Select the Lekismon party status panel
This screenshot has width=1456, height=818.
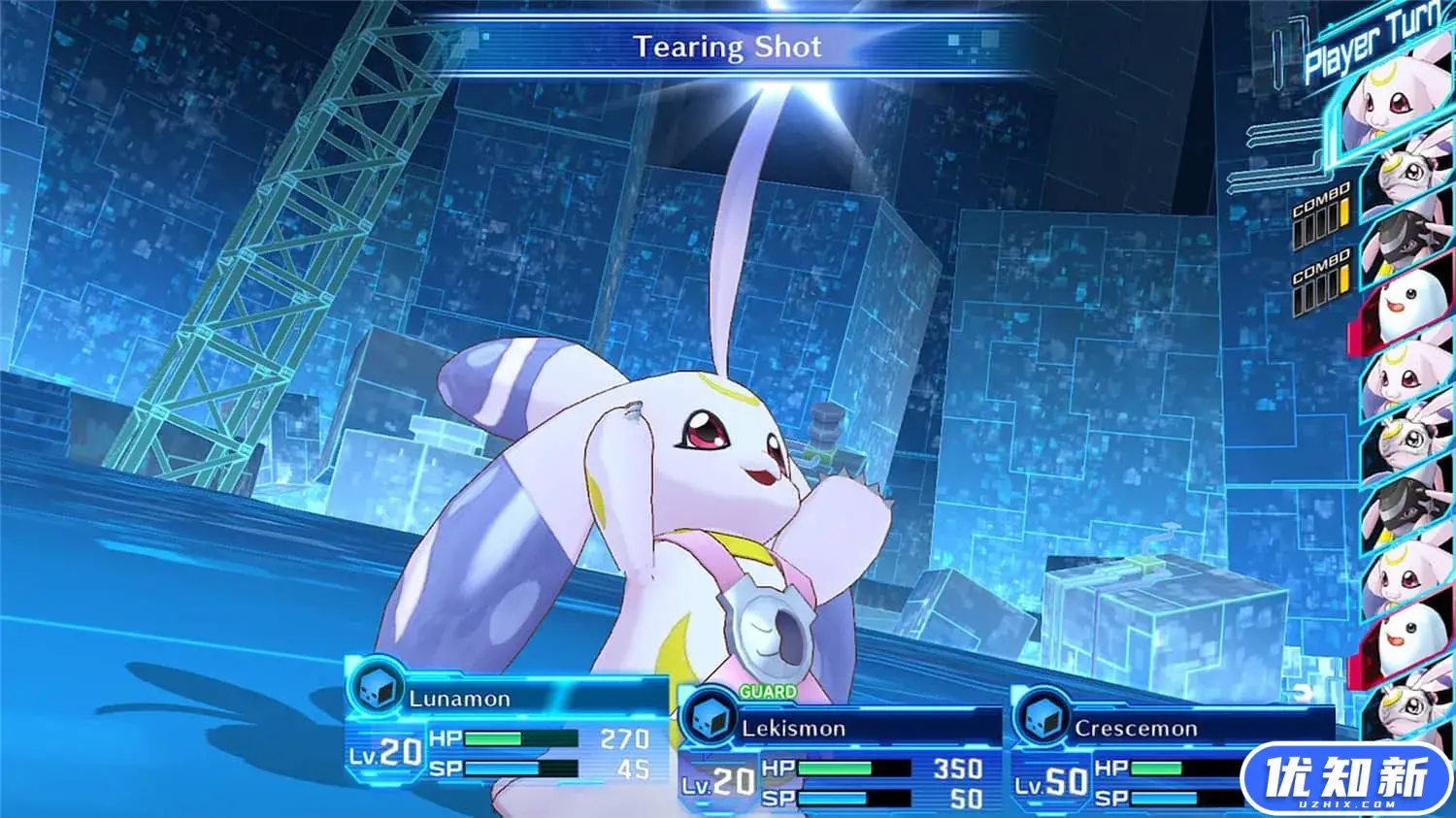click(x=840, y=752)
